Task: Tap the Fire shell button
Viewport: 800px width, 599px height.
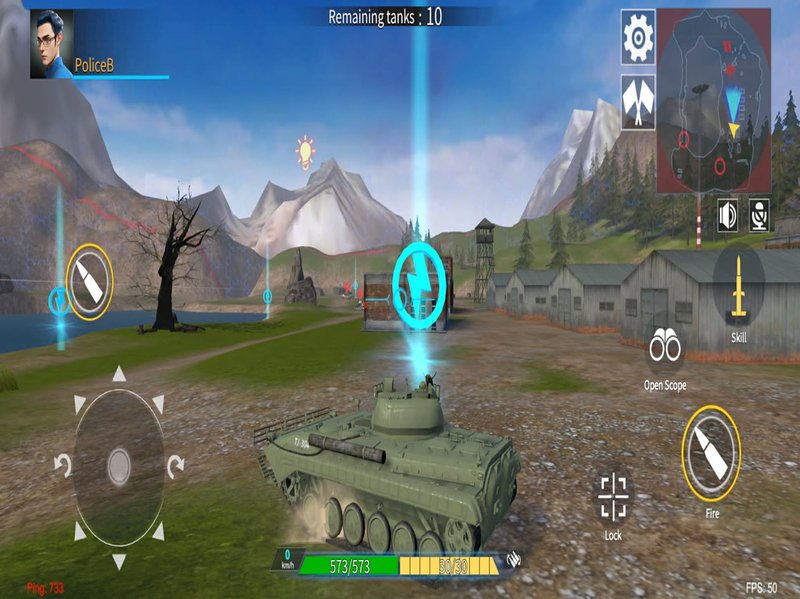Action: (711, 453)
